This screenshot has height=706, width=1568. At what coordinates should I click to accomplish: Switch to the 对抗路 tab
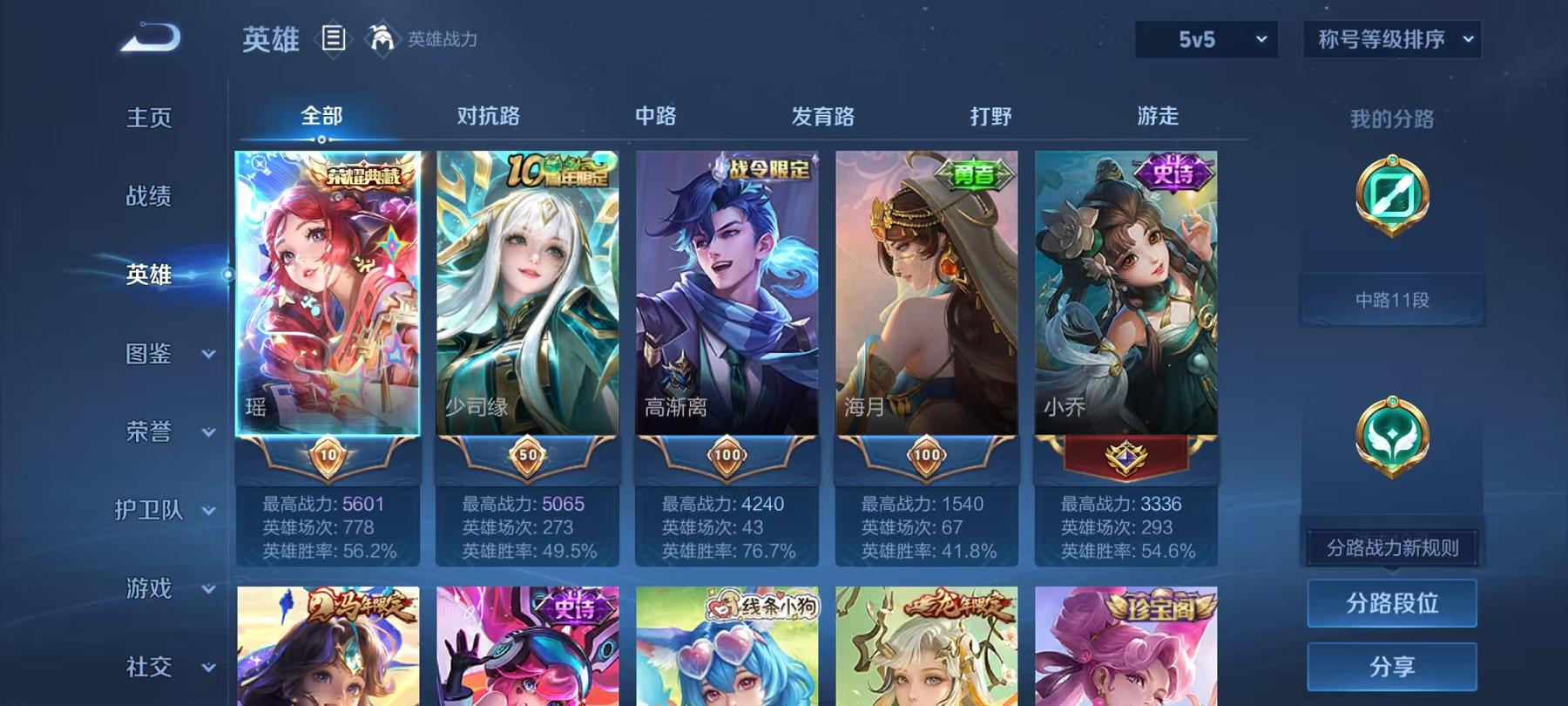tap(486, 115)
